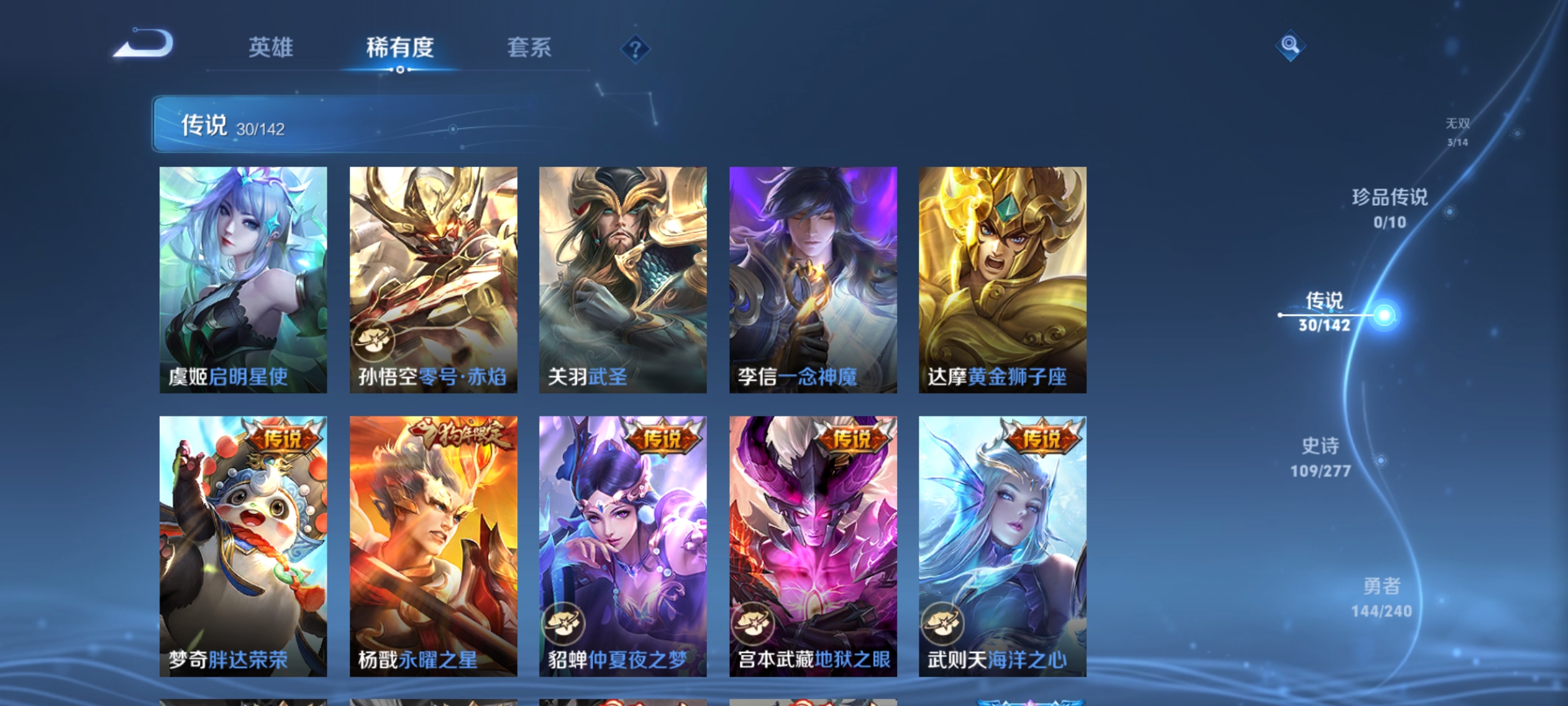The width and height of the screenshot is (1568, 706).
Task: Click the star badge on 武则天海洋之心 card
Action: coord(943,624)
